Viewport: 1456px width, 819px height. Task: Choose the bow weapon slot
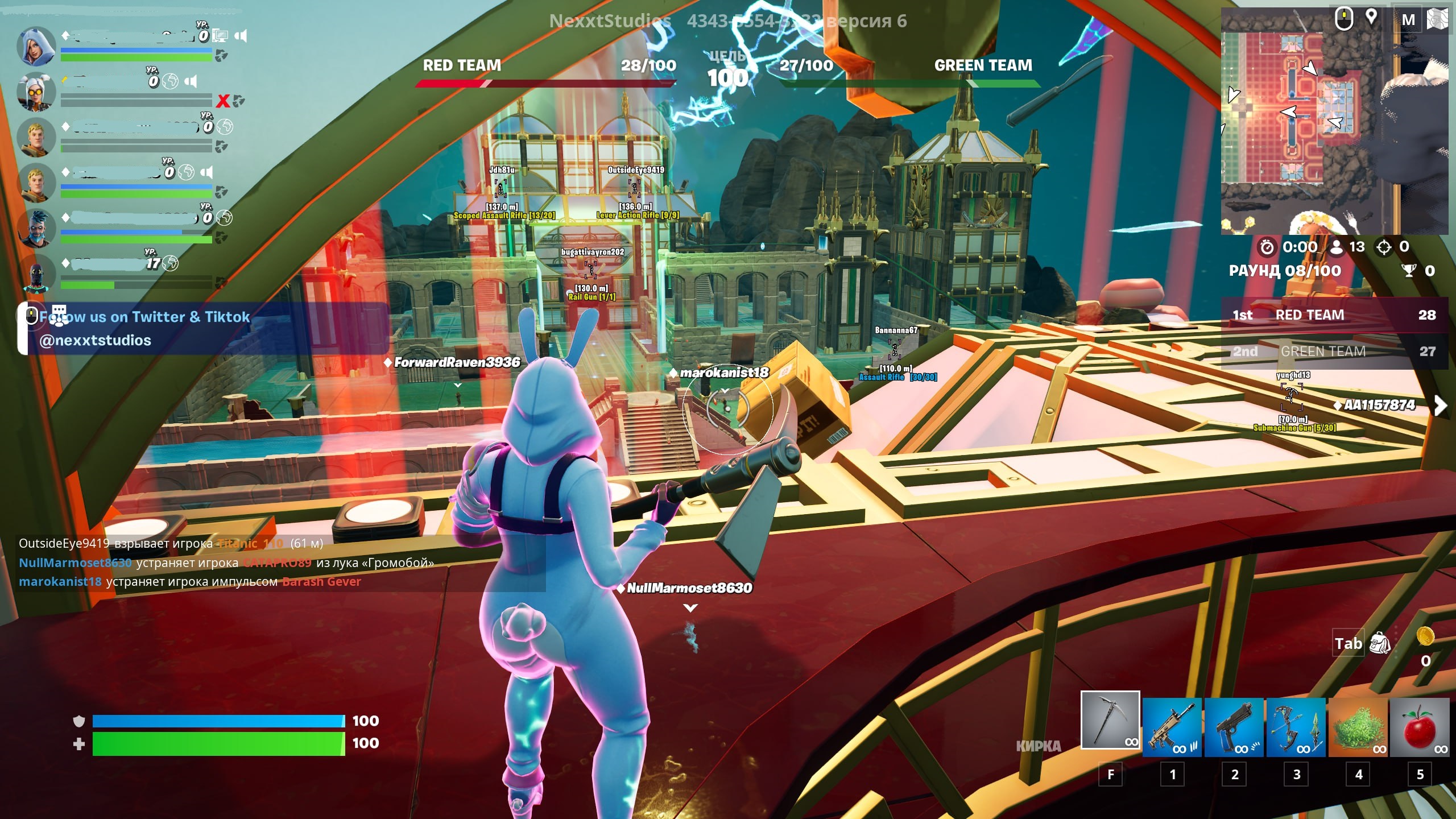tap(1296, 727)
